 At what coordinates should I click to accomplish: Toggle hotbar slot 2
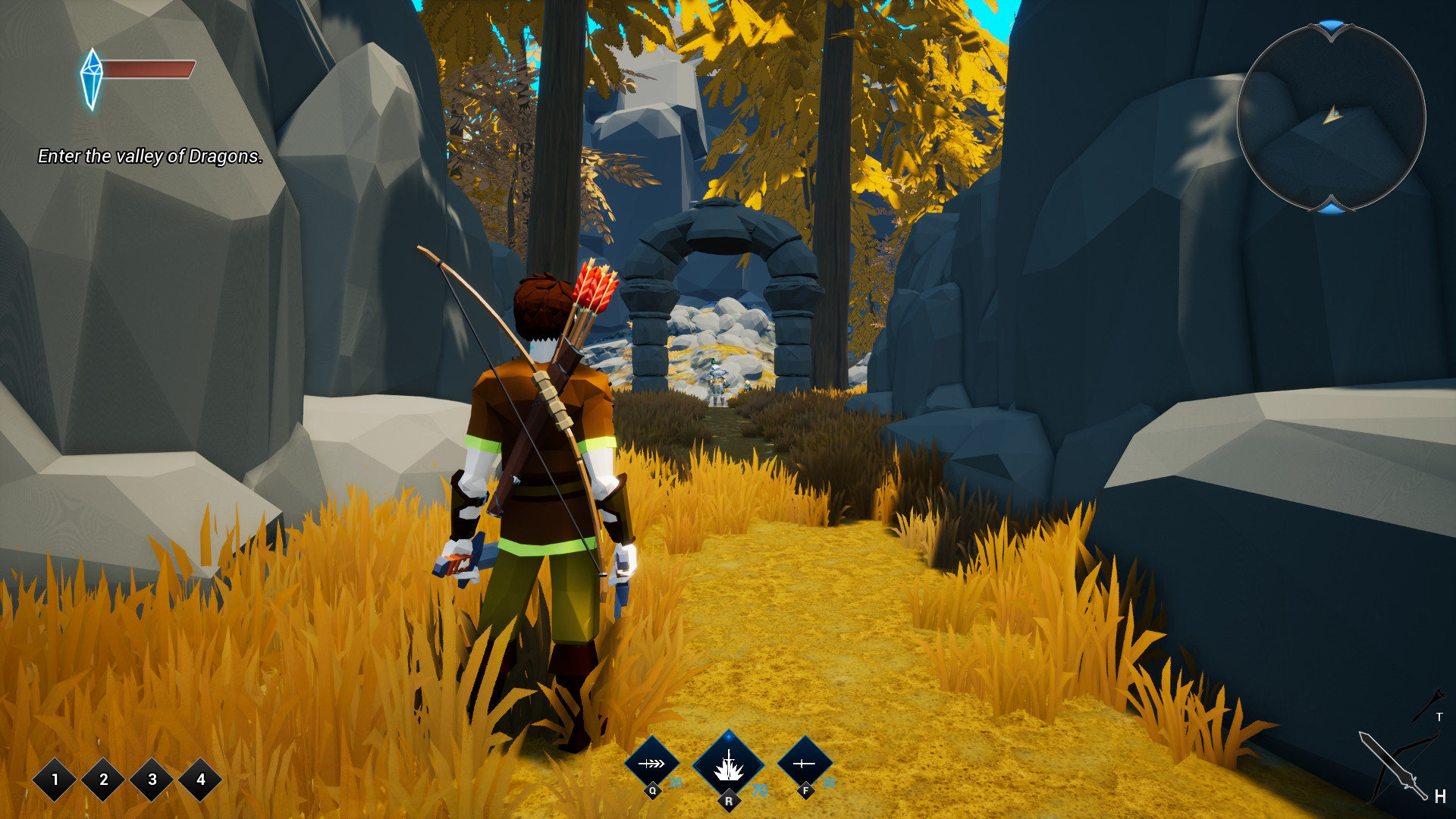pyautogui.click(x=102, y=780)
